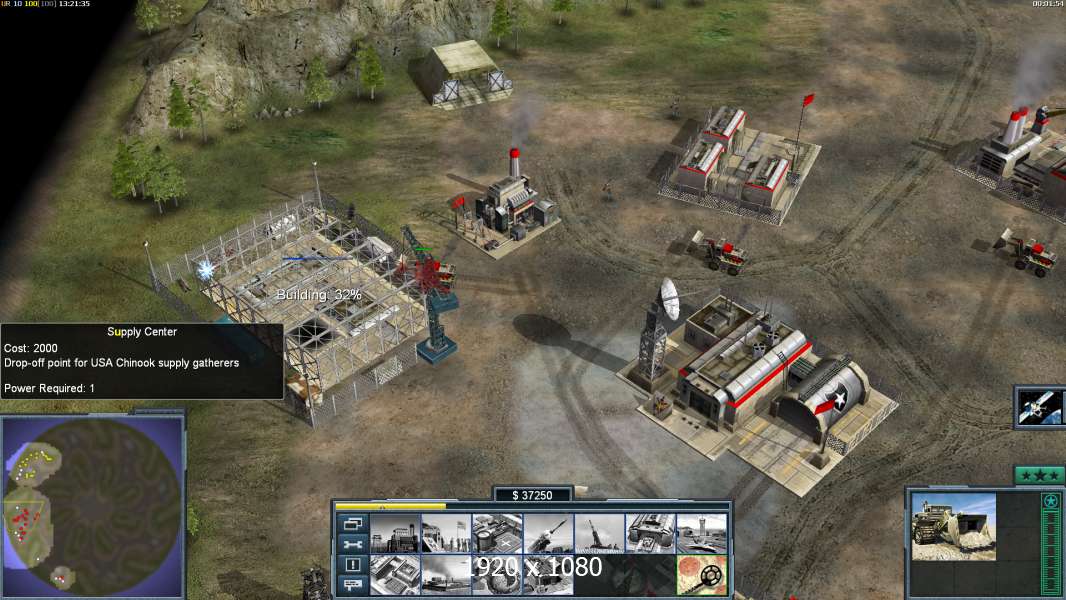
Task: Click the selected bulldozer portrait
Action: tap(953, 526)
